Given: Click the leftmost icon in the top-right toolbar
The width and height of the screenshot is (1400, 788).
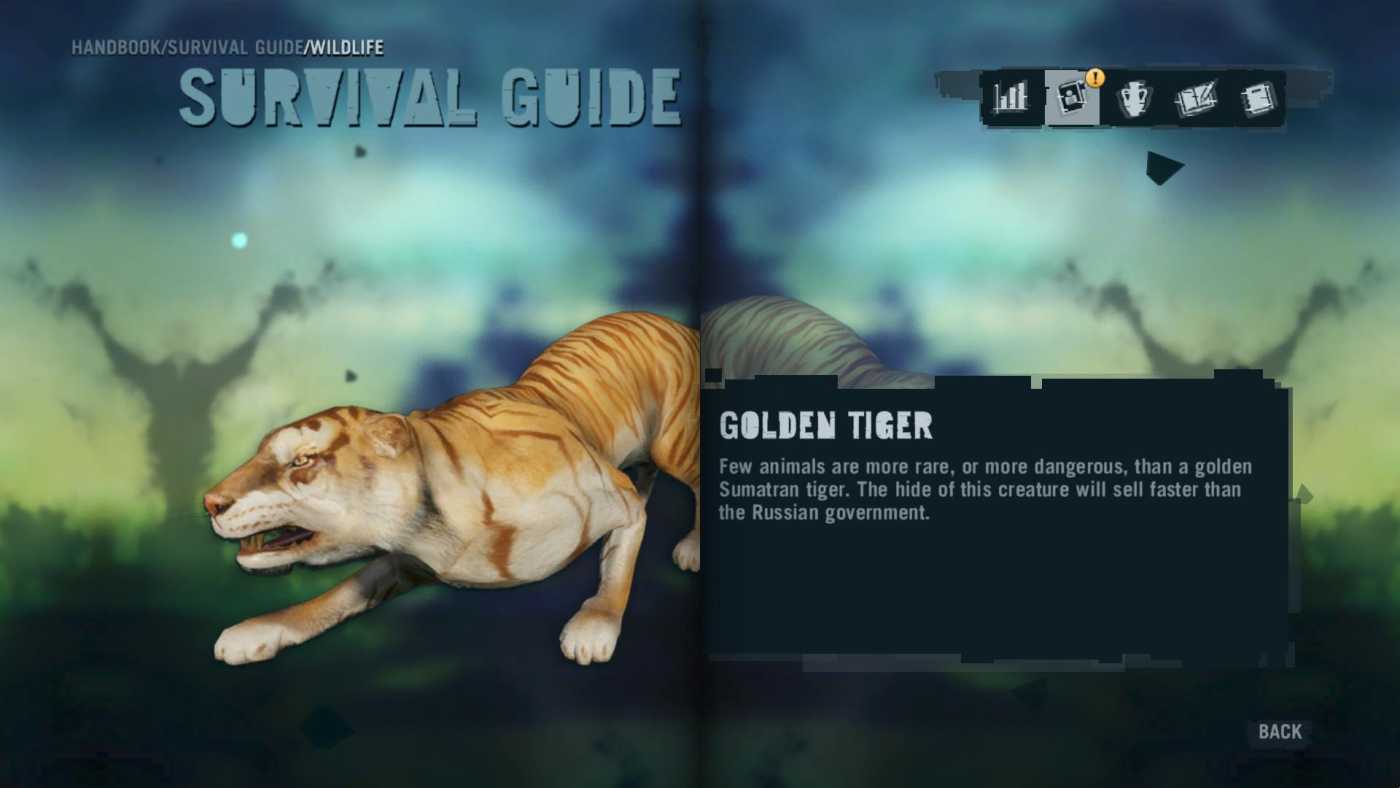Looking at the screenshot, I should tap(1009, 97).
